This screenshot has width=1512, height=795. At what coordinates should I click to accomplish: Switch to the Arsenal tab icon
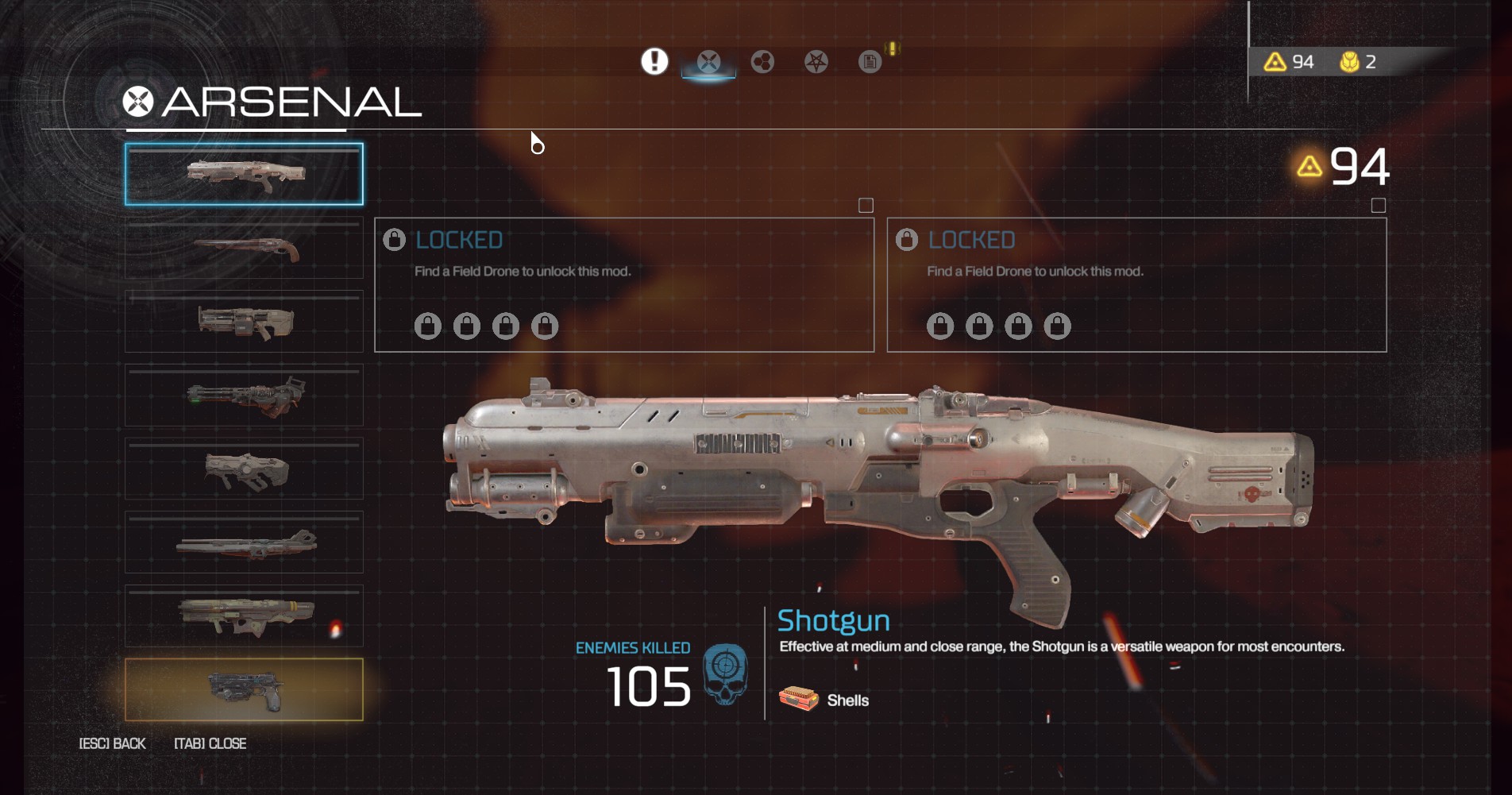[x=708, y=61]
